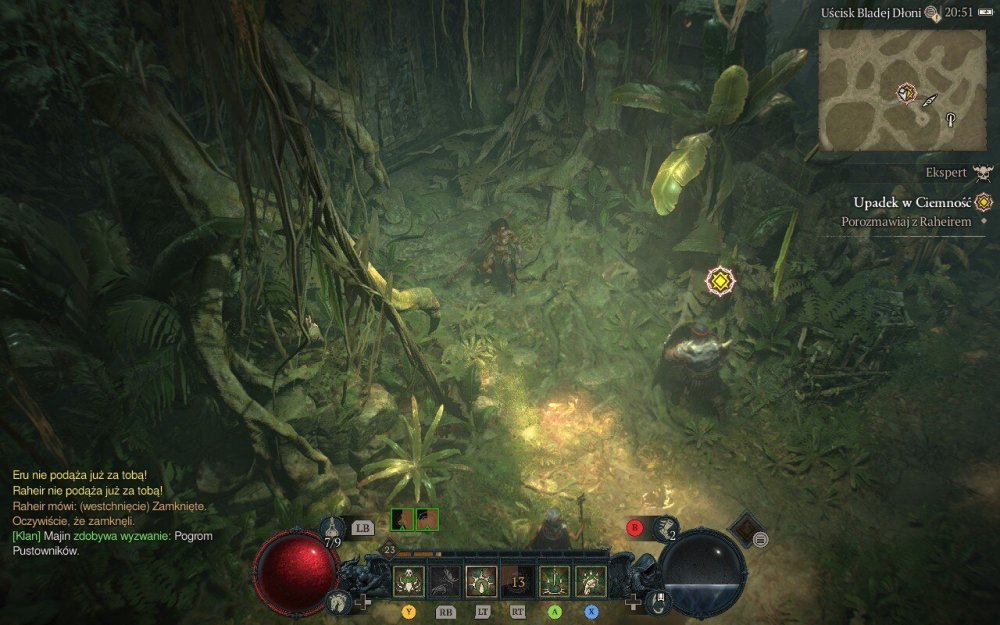Viewport: 1000px width, 625px height.
Task: Click the emote icon beside the resource orb
Action: 658,601
